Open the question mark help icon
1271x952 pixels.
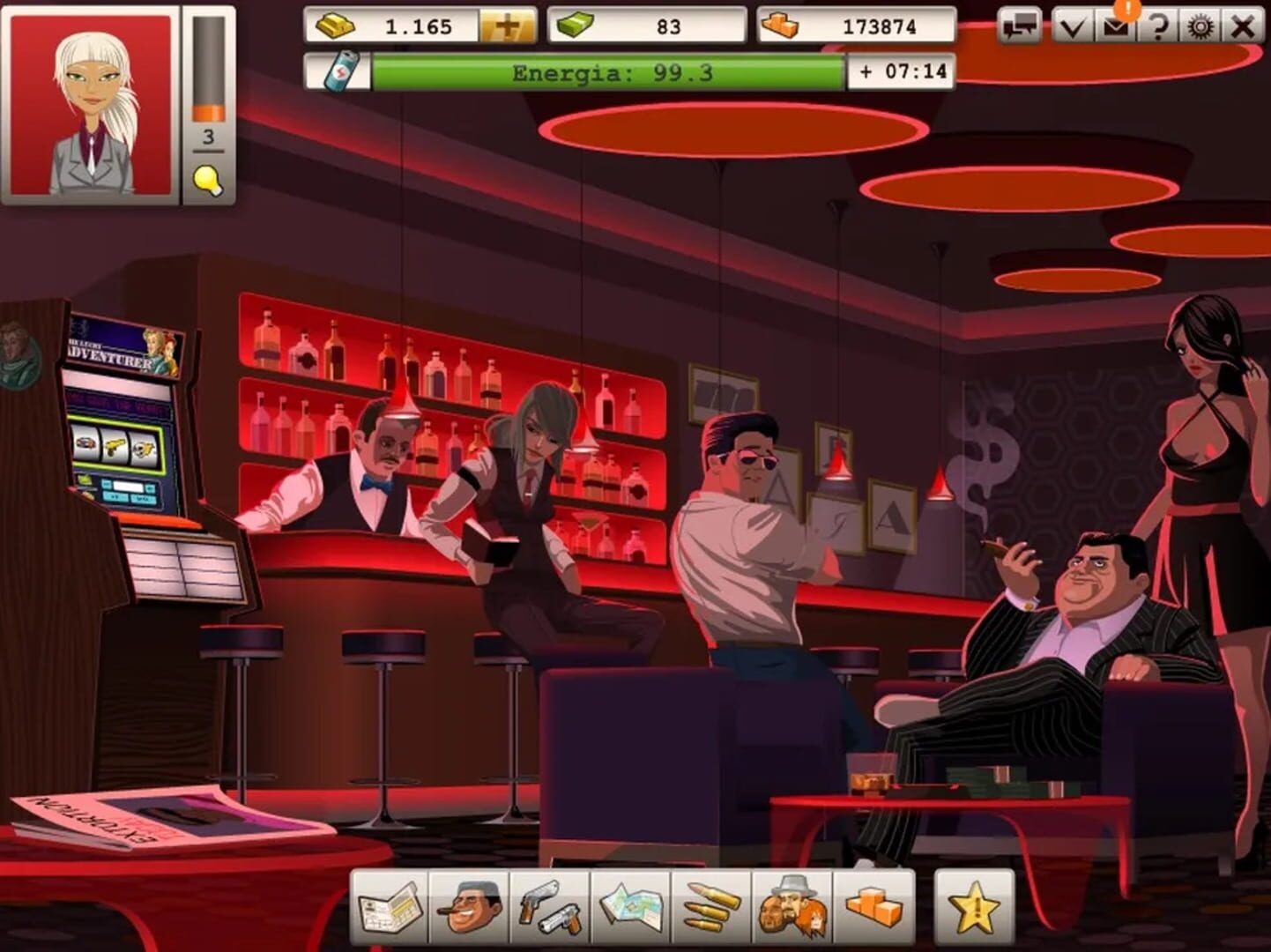[1162, 26]
